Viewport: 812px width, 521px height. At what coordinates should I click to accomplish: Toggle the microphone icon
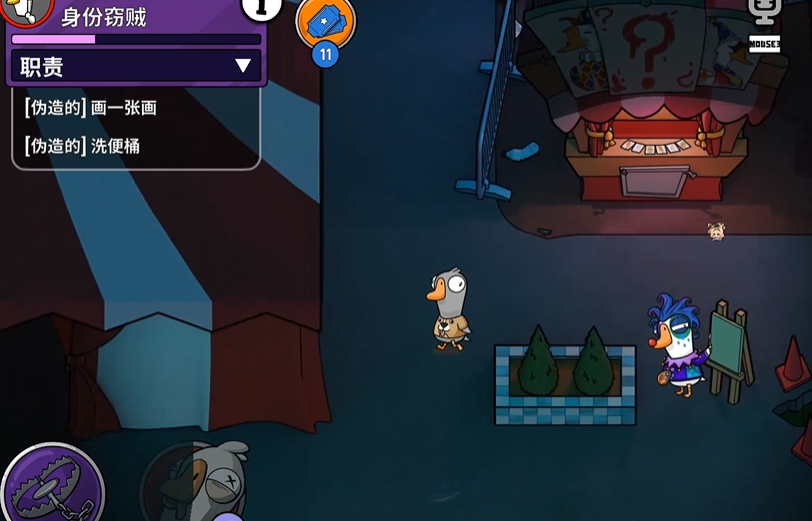coord(764,12)
